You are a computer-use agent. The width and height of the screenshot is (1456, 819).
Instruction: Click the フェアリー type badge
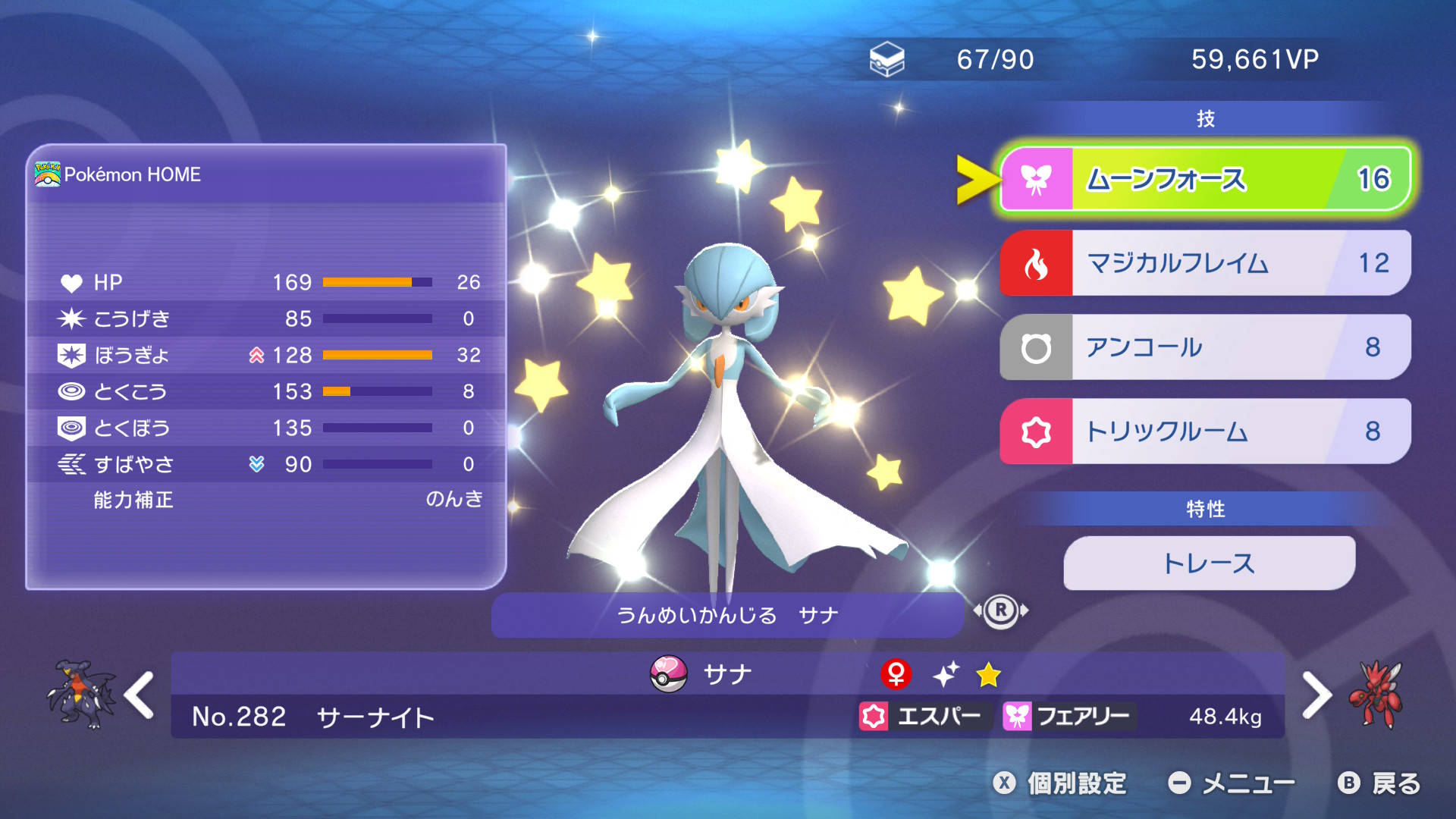click(1067, 716)
